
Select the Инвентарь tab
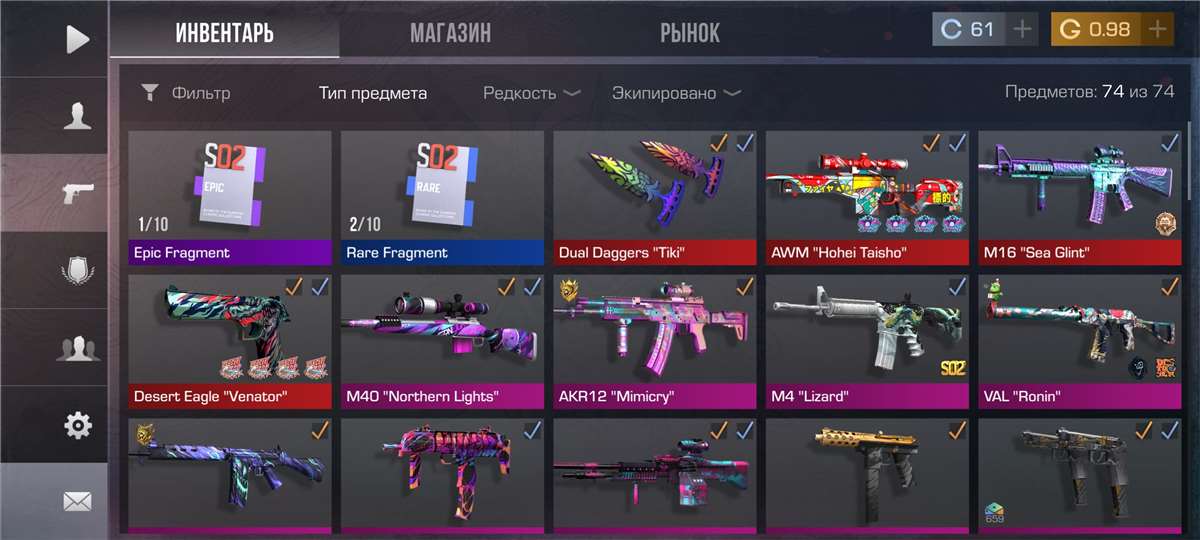tap(225, 33)
